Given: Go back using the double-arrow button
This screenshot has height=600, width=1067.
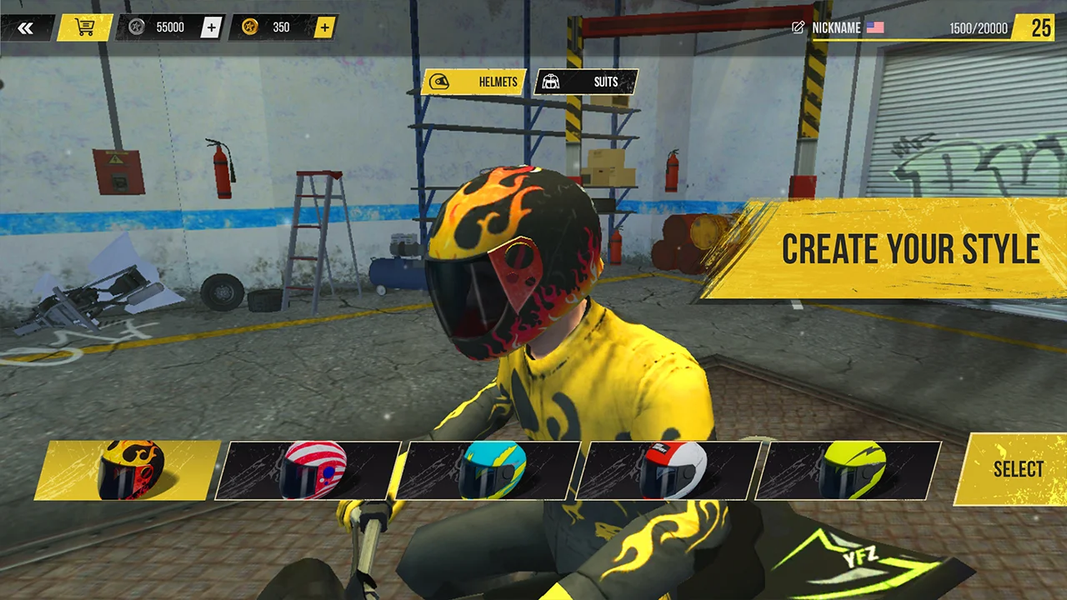Looking at the screenshot, I should [25, 28].
